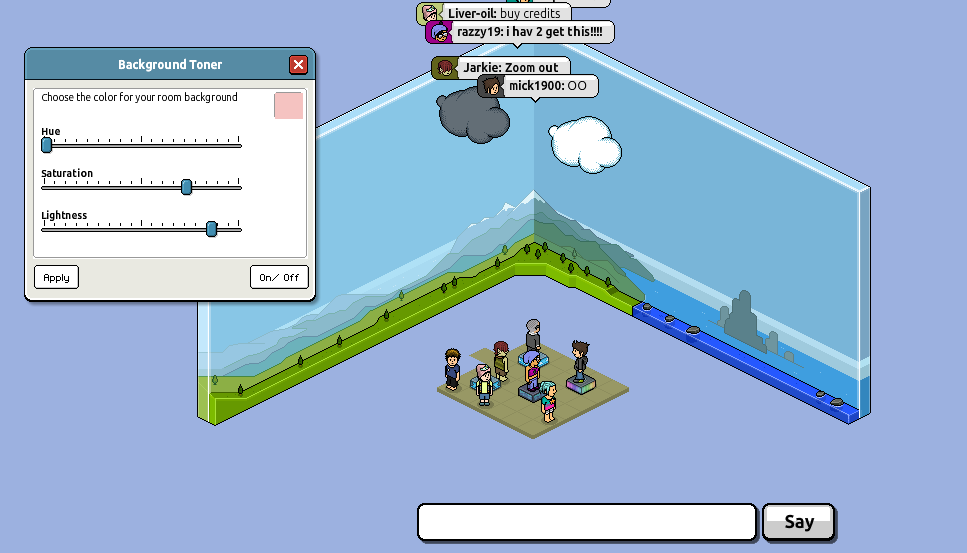
Task: Apply the chosen background color
Action: click(x=56, y=277)
